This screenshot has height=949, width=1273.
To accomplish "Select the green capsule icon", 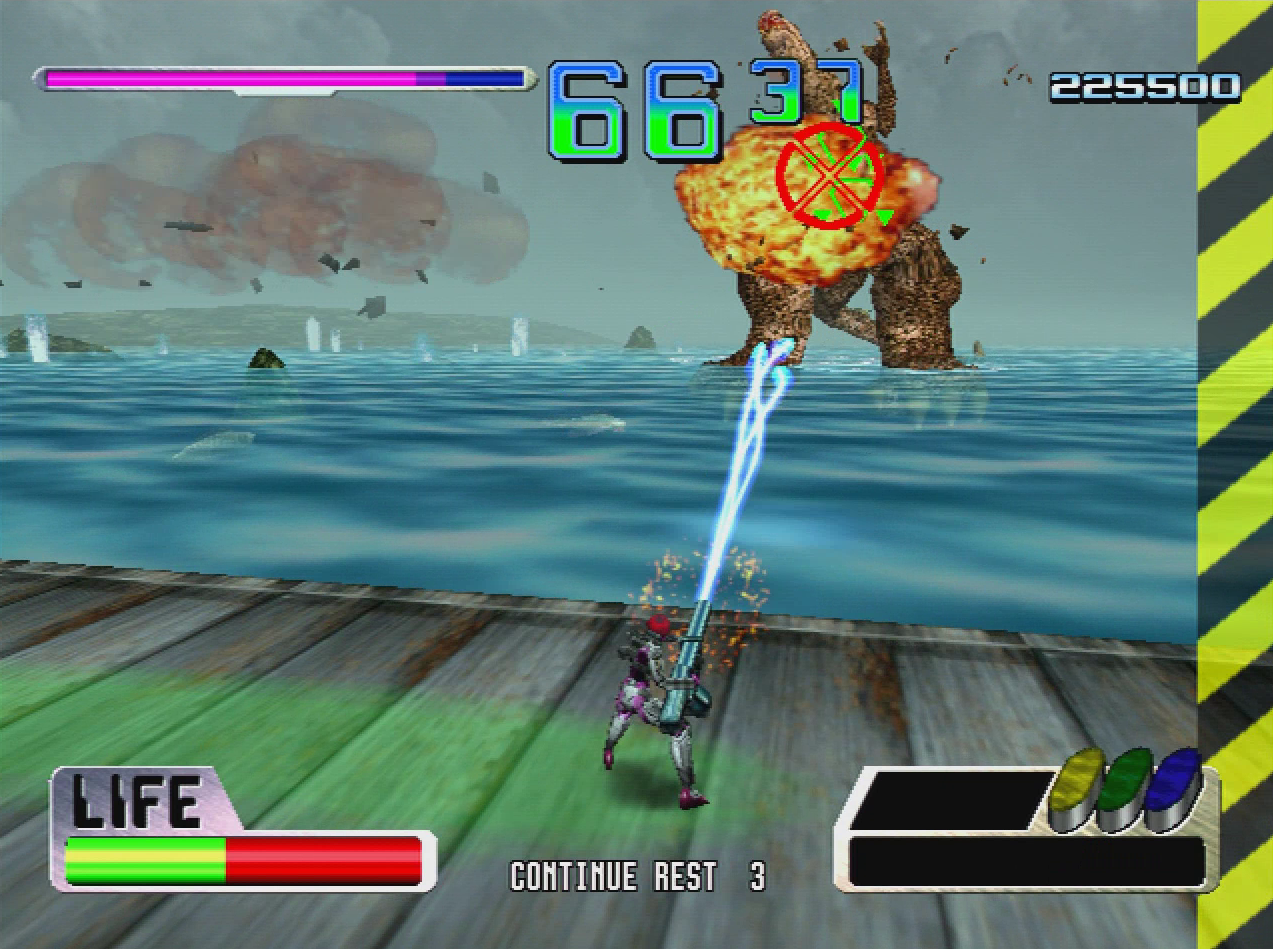I will (1126, 787).
